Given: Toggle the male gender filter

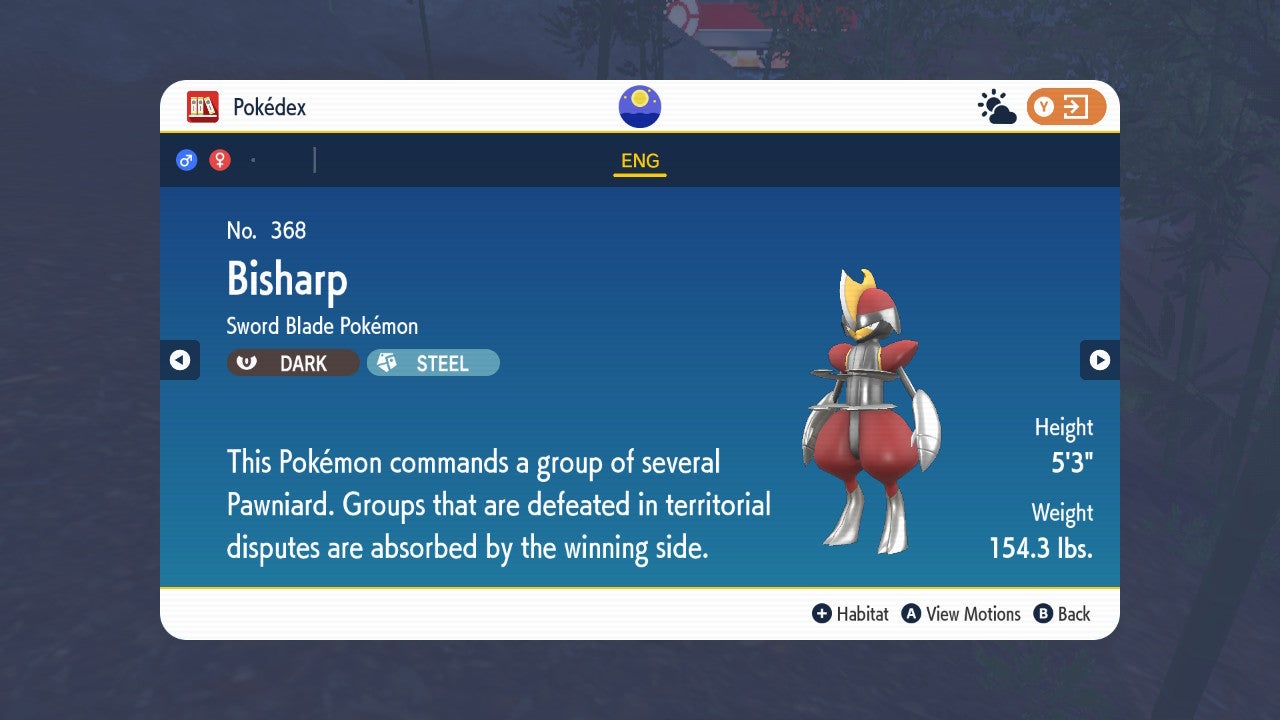Looking at the screenshot, I should point(186,158).
